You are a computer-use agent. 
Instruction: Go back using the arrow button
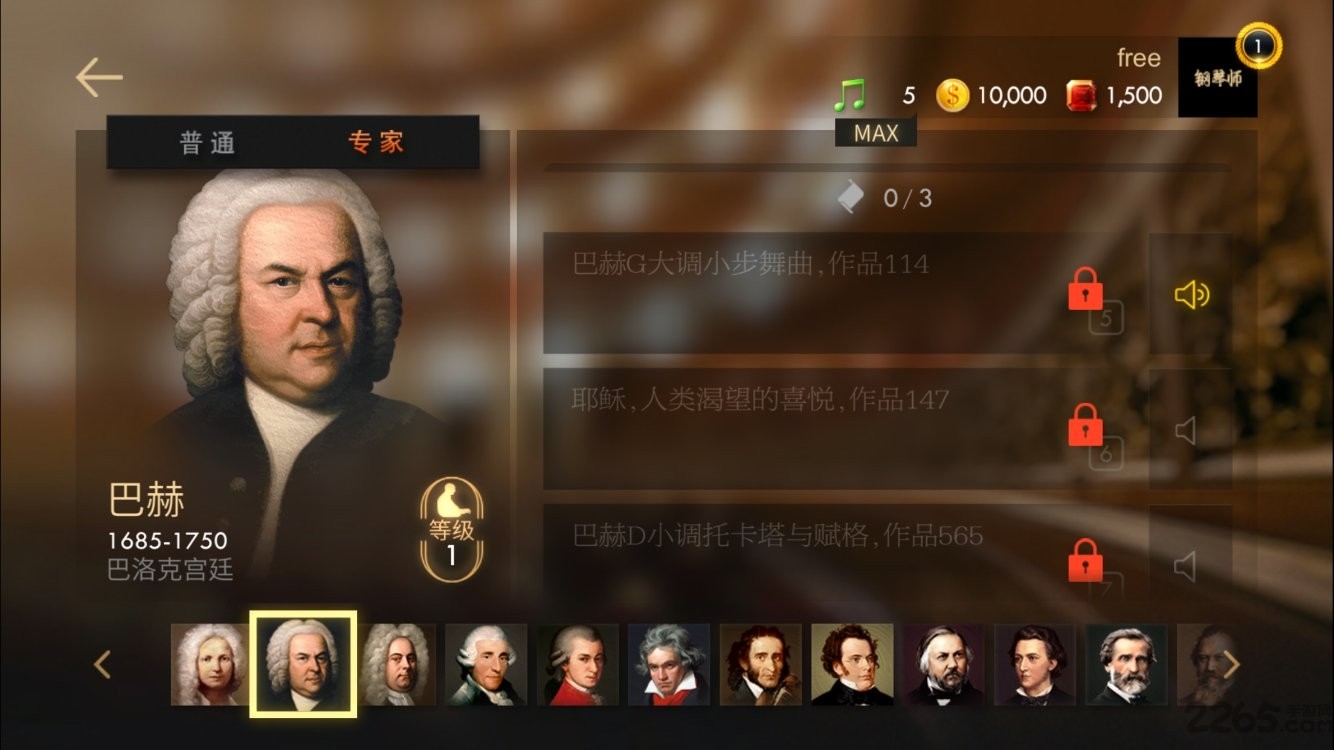(99, 77)
